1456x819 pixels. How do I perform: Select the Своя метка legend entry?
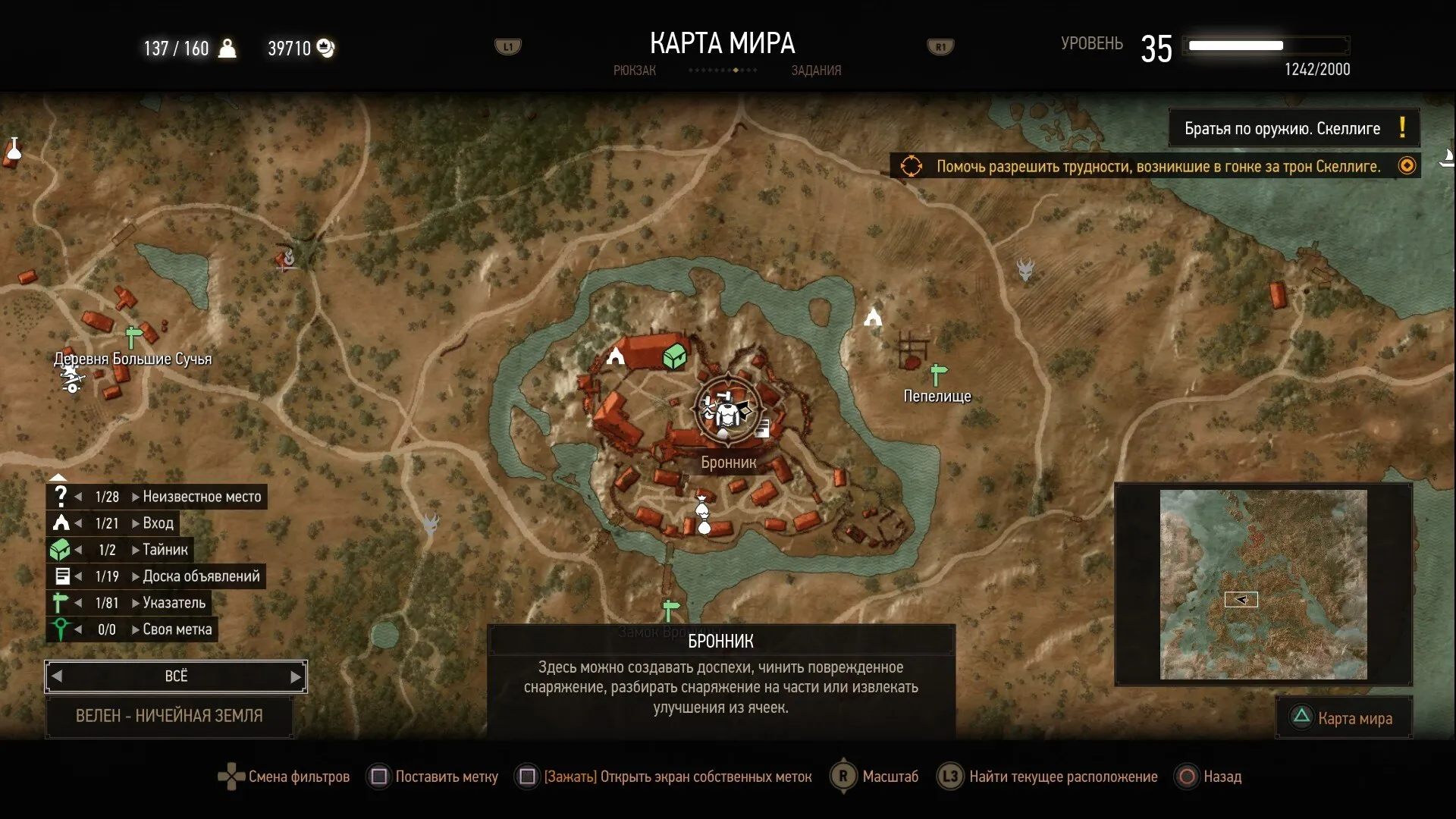click(x=177, y=629)
